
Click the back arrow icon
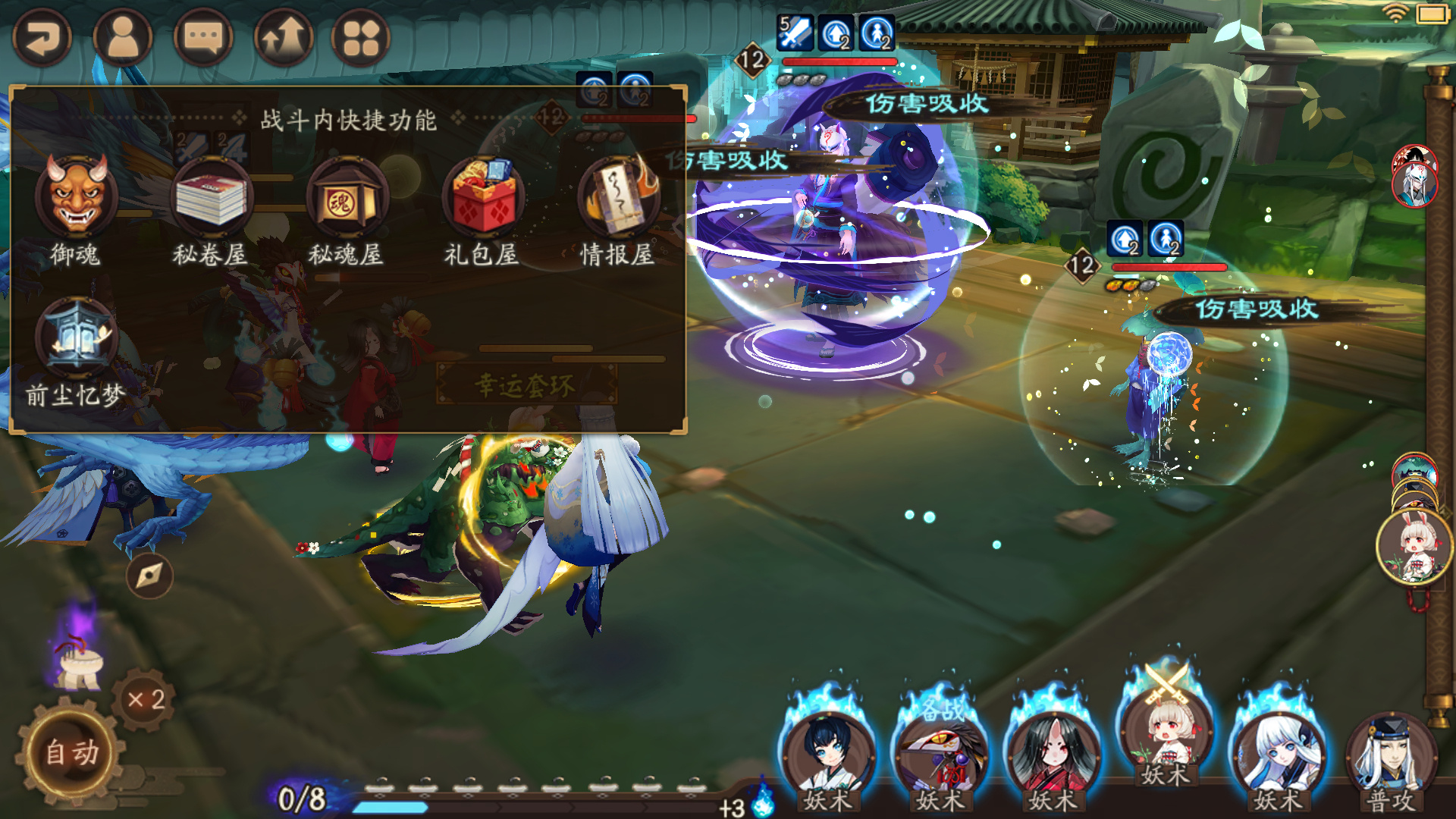pyautogui.click(x=42, y=36)
